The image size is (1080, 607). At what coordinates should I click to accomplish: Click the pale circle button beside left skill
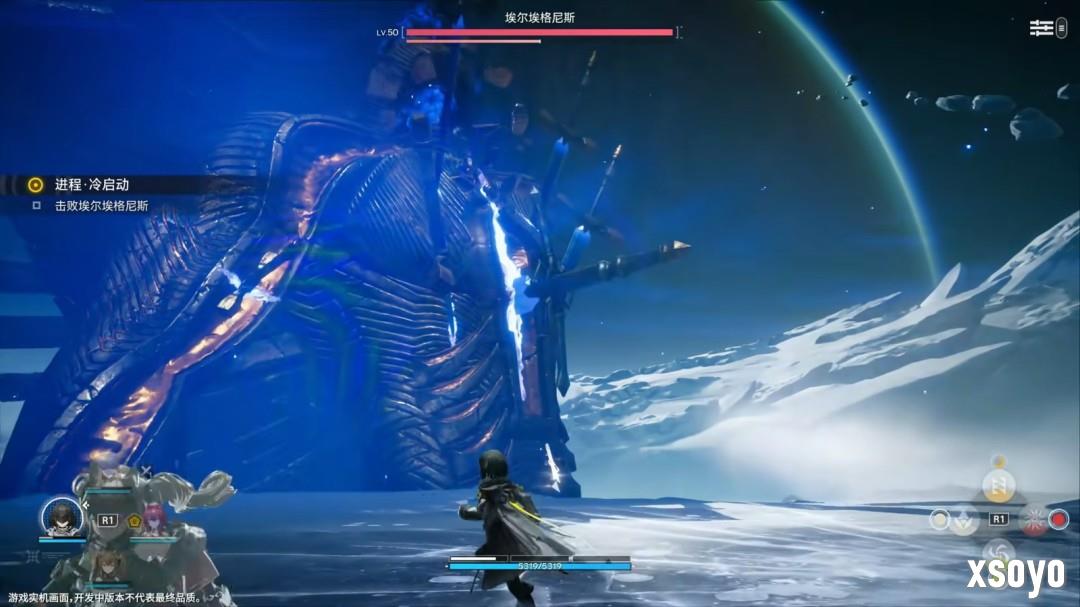click(939, 519)
